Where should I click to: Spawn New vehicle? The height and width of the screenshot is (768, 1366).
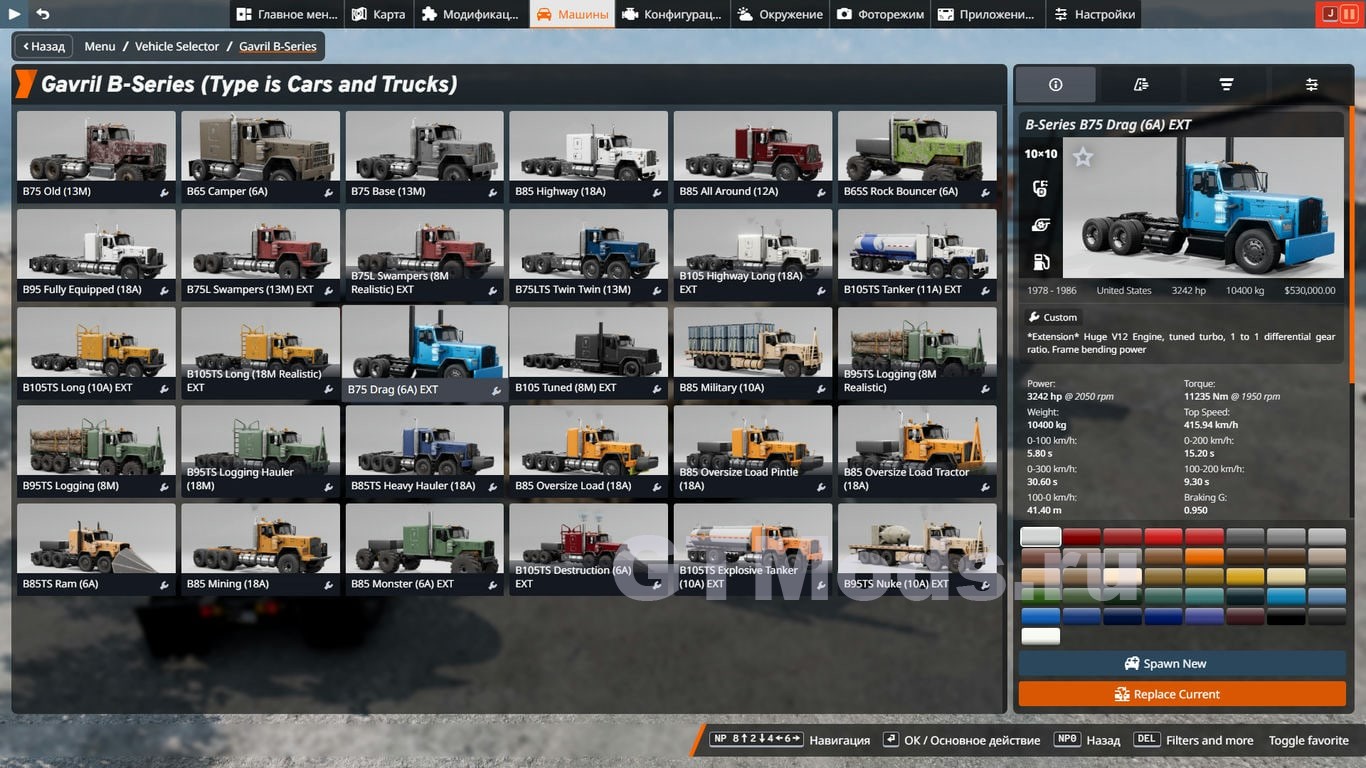coord(1181,663)
